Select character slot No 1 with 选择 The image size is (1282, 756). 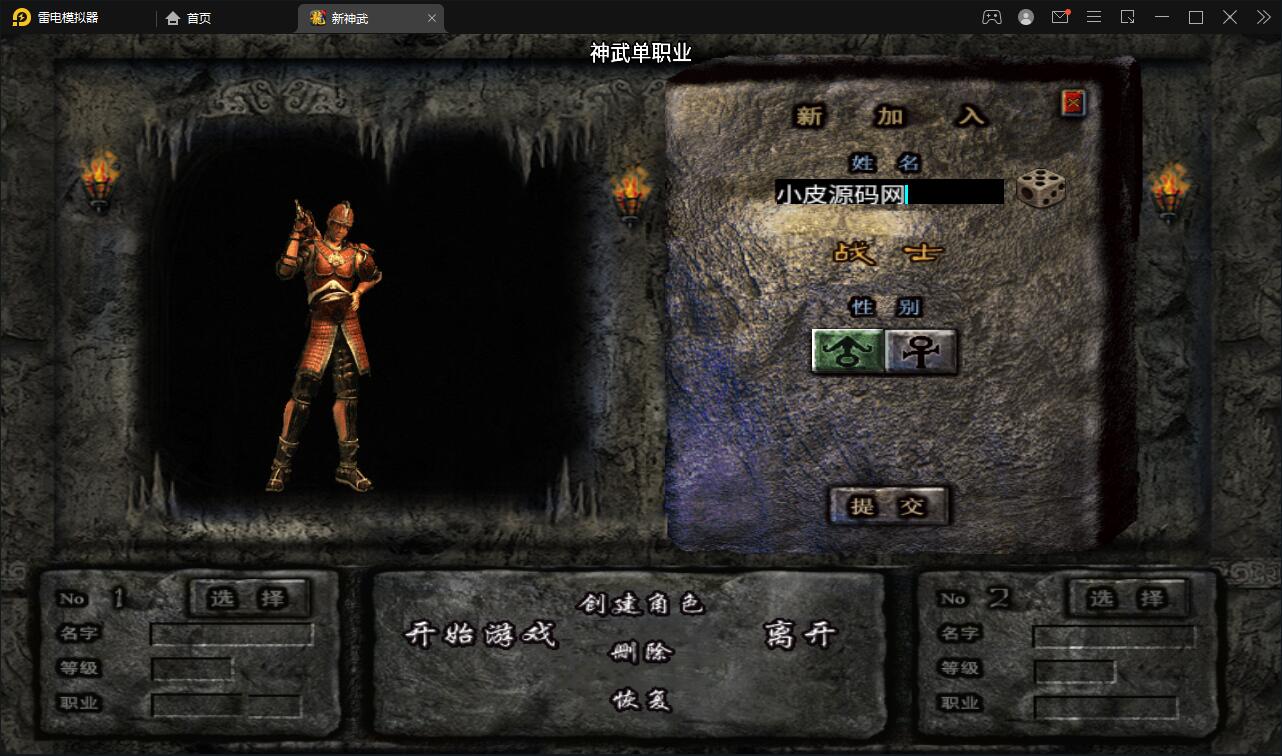(248, 598)
